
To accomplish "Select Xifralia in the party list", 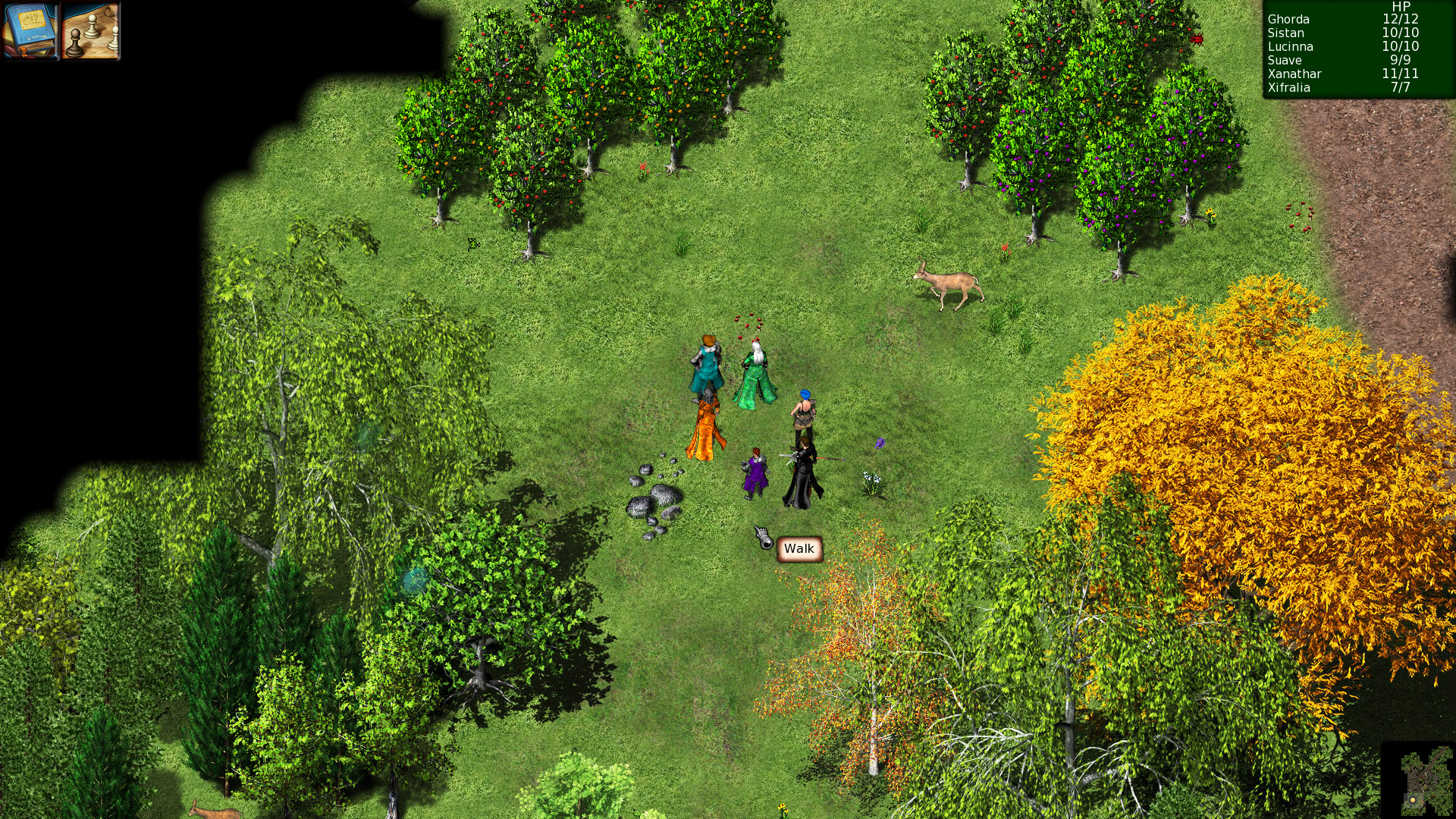I will click(1289, 88).
